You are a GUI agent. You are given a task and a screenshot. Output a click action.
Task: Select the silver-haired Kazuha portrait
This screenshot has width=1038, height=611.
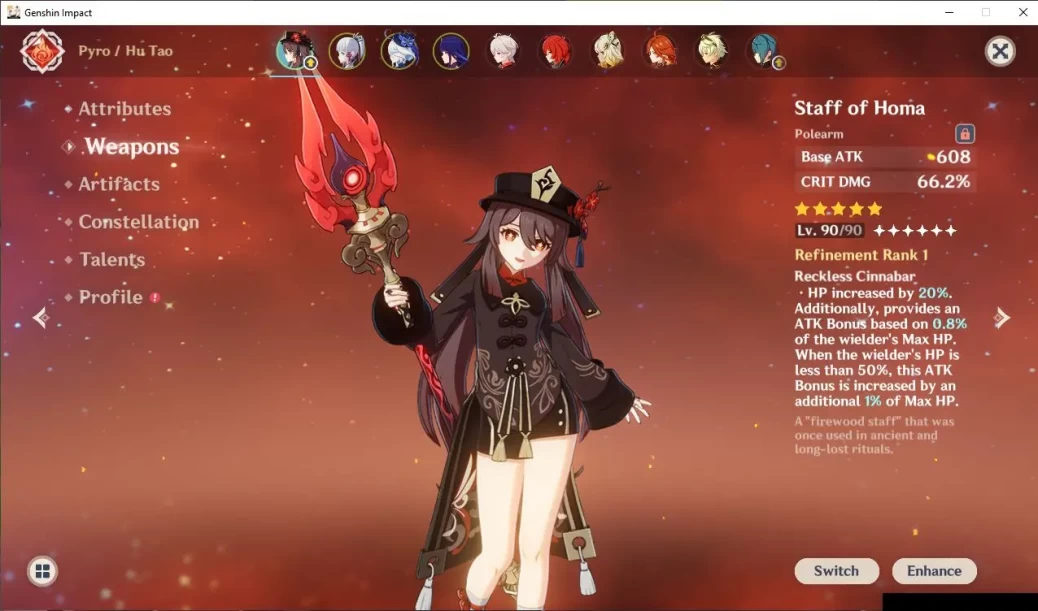click(503, 50)
